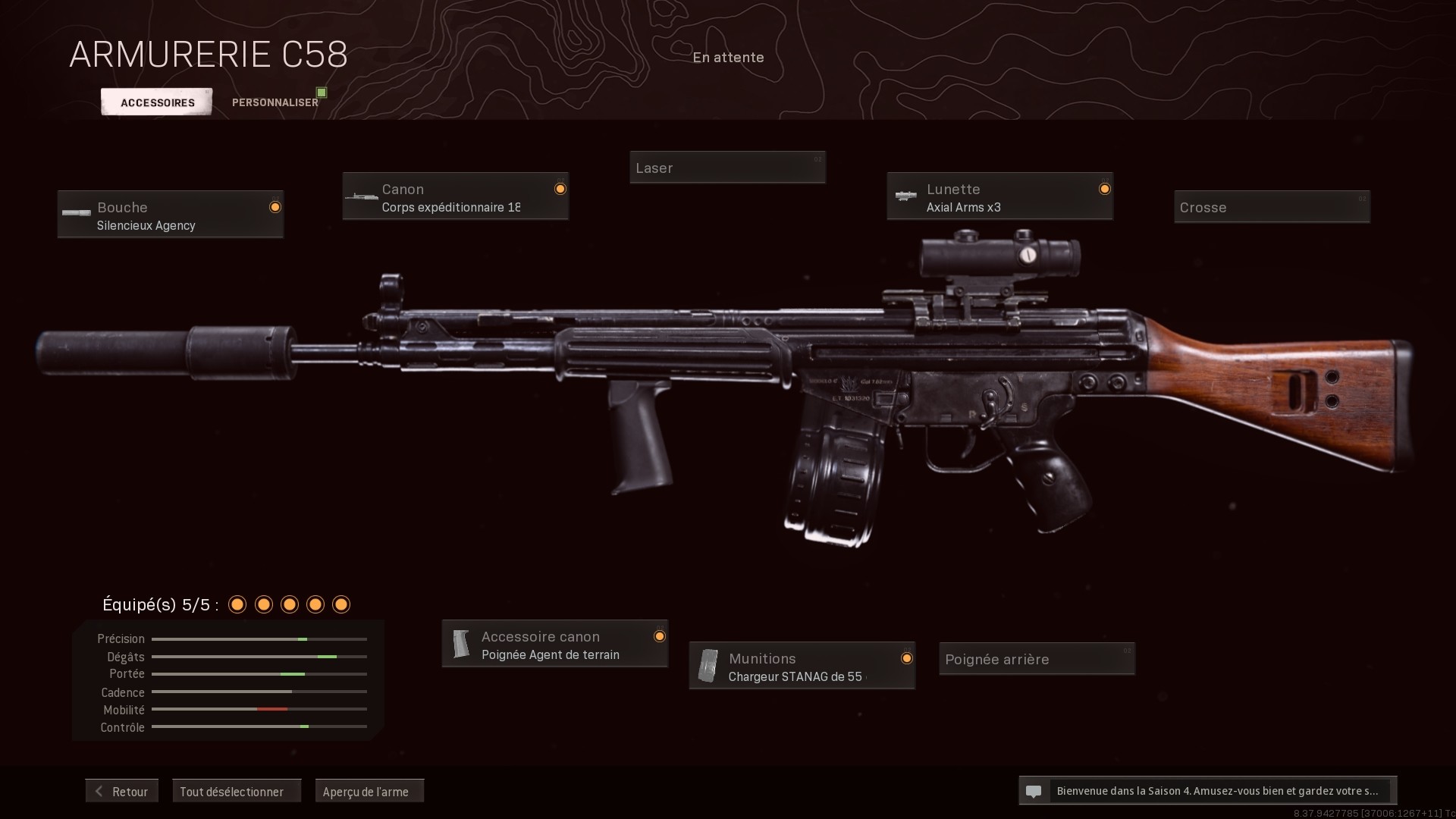Open the empty Crosse attachment slot
The width and height of the screenshot is (1456, 819).
pyautogui.click(x=1271, y=206)
